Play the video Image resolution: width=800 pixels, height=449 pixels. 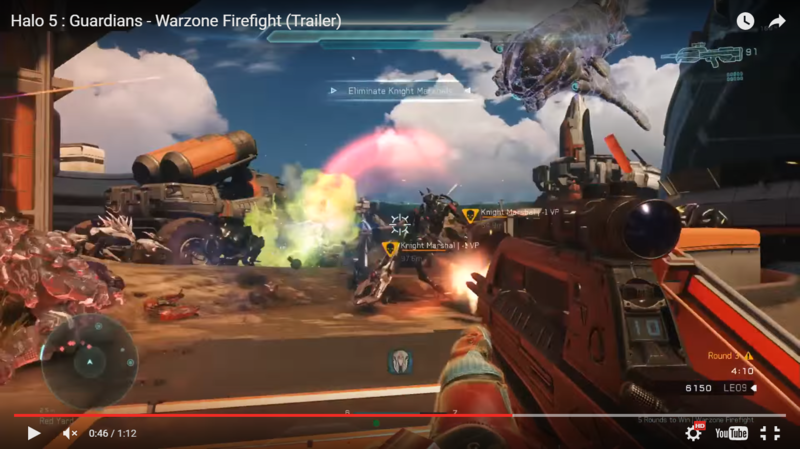click(x=33, y=433)
